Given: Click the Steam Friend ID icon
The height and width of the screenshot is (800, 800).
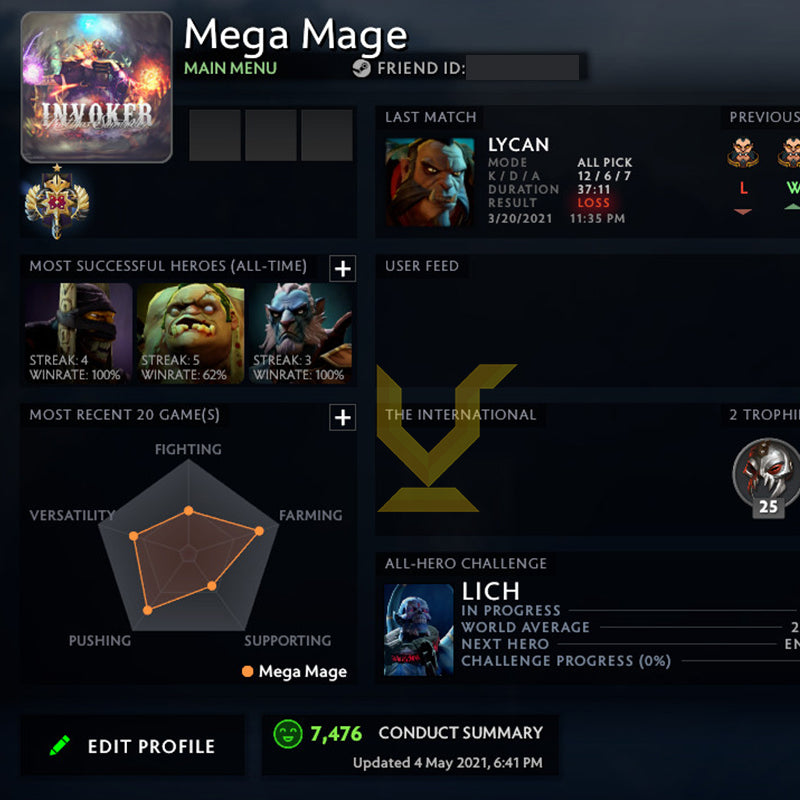Looking at the screenshot, I should [x=361, y=69].
